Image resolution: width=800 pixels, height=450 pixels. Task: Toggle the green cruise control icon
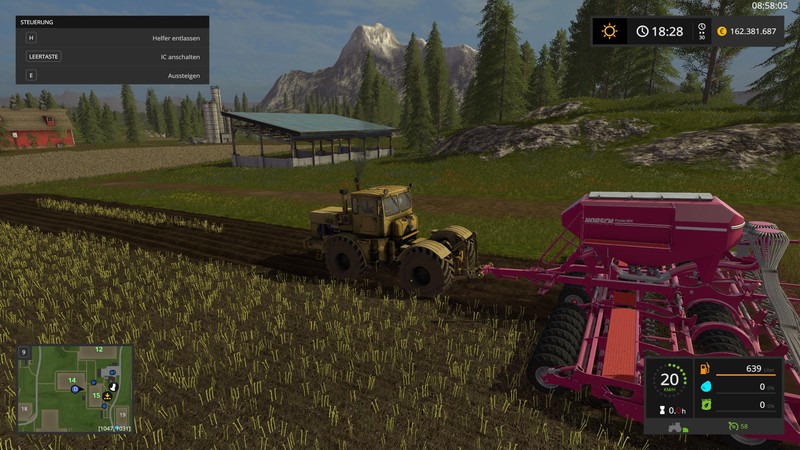(732, 426)
